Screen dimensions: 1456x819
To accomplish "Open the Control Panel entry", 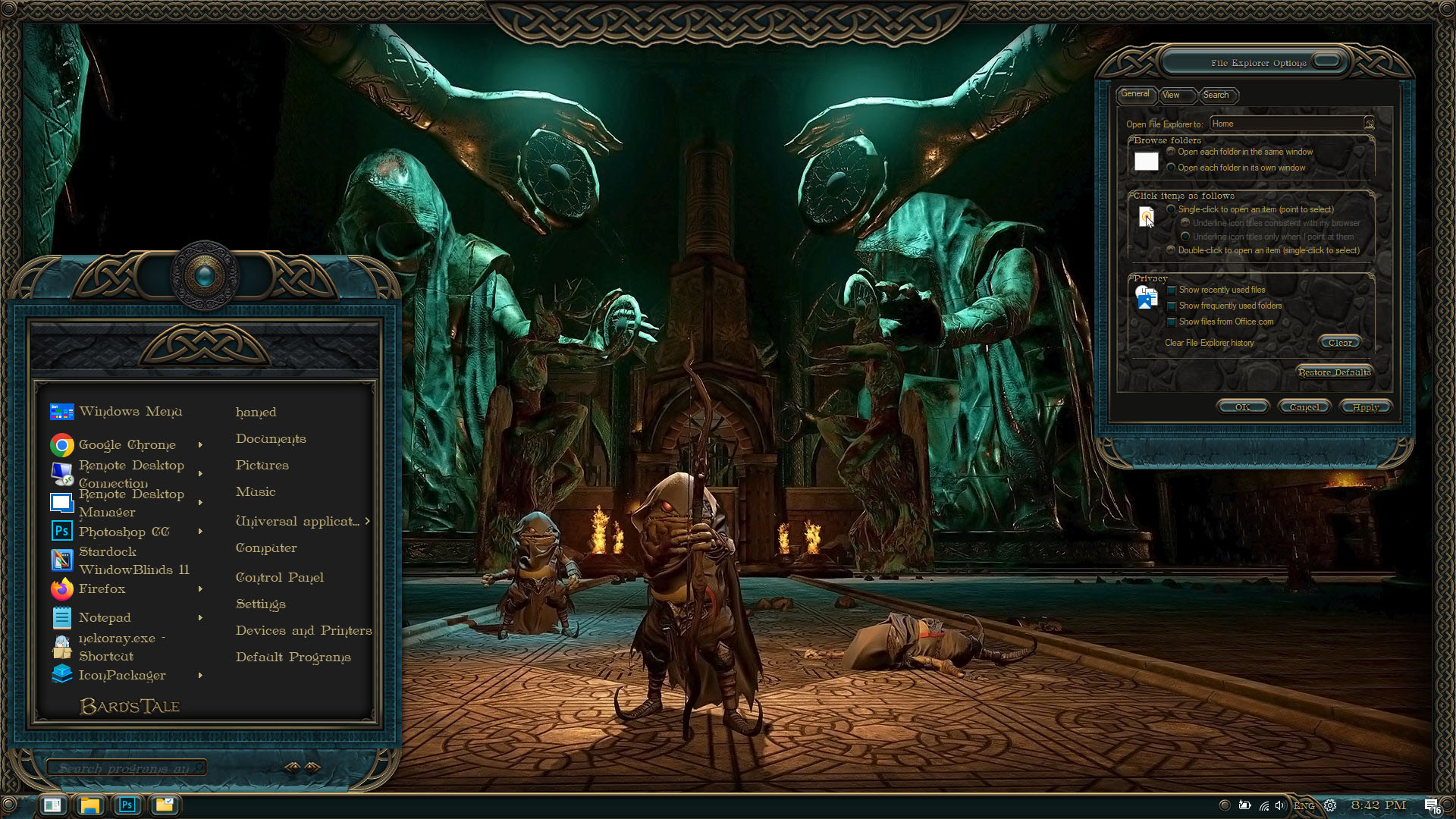I will (279, 578).
